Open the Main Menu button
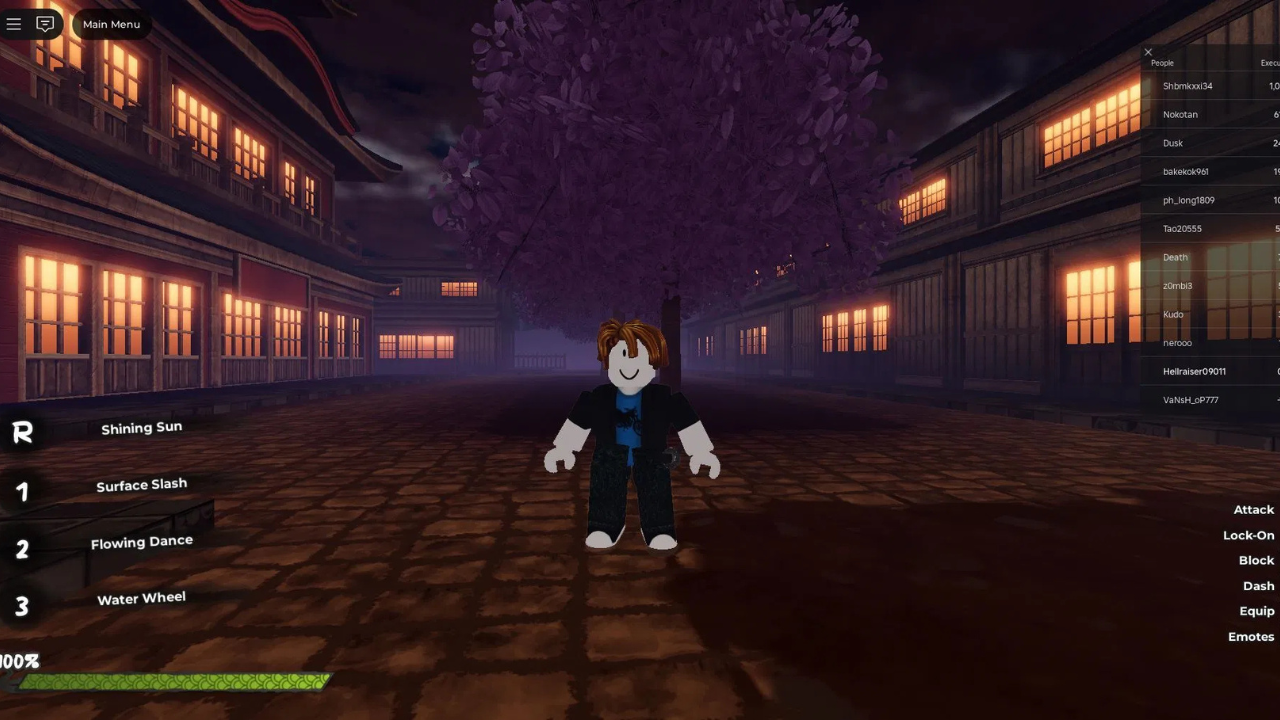The height and width of the screenshot is (720, 1280). (x=111, y=24)
